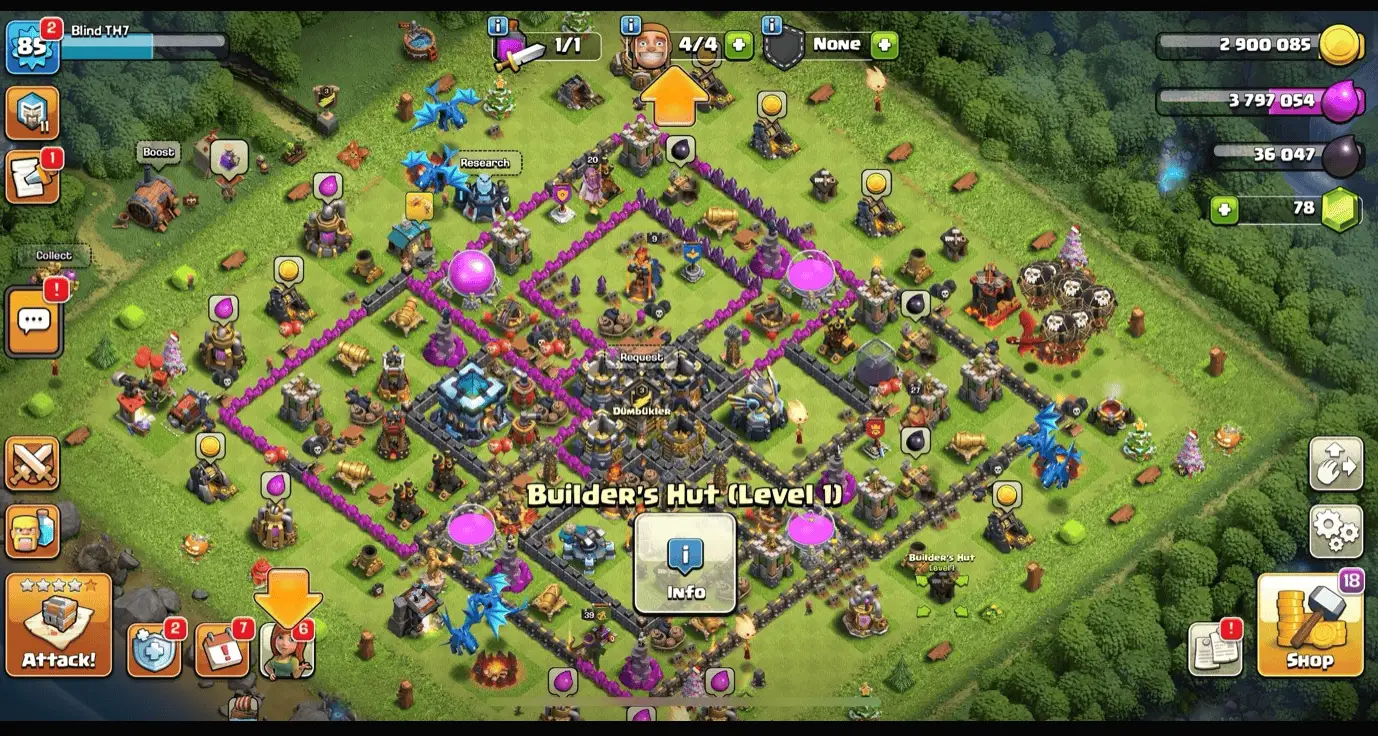Tap Collect above the collector
Screen dimensions: 1378x736
click(x=54, y=256)
